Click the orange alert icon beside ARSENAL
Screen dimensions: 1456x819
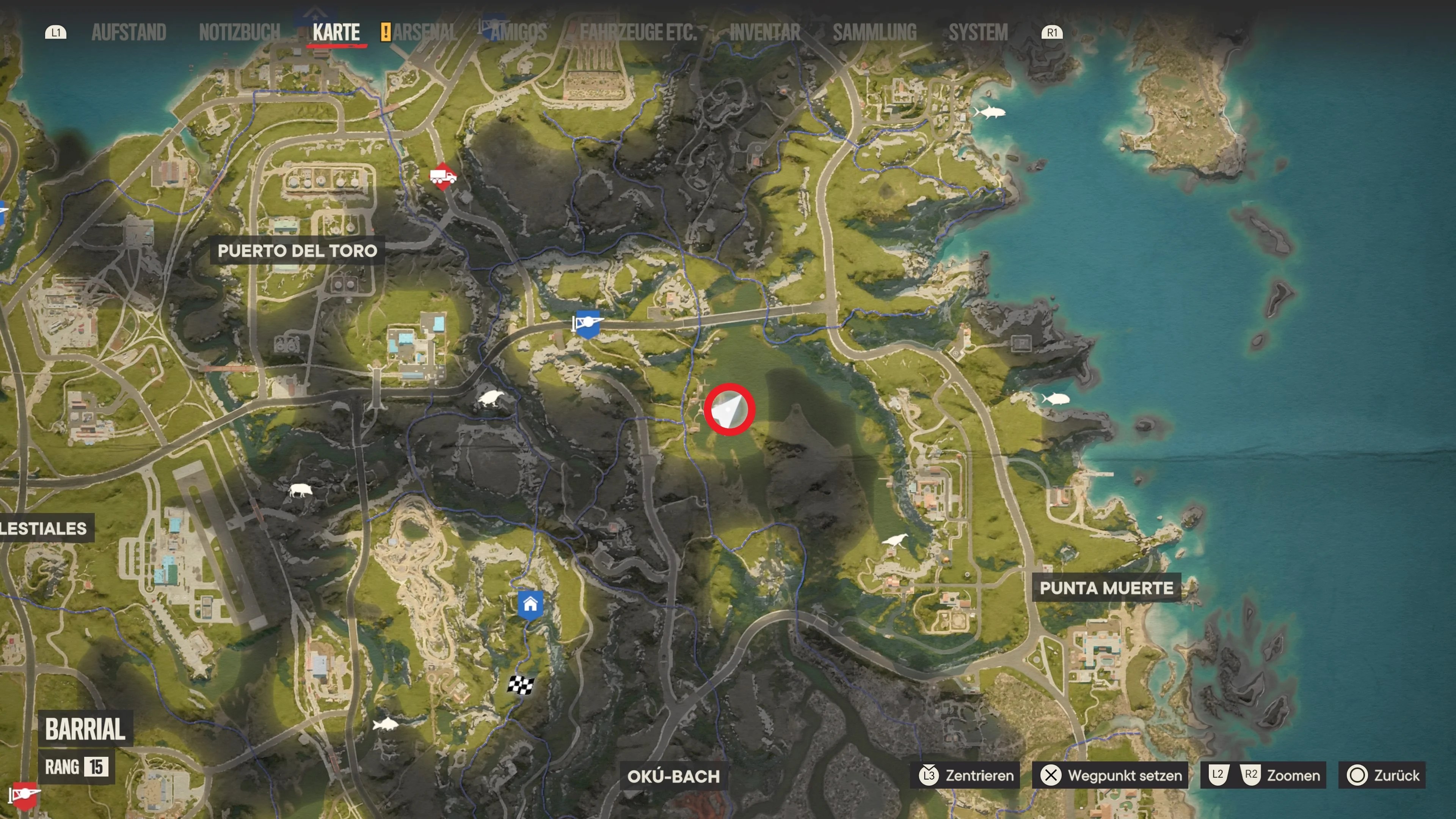click(387, 32)
